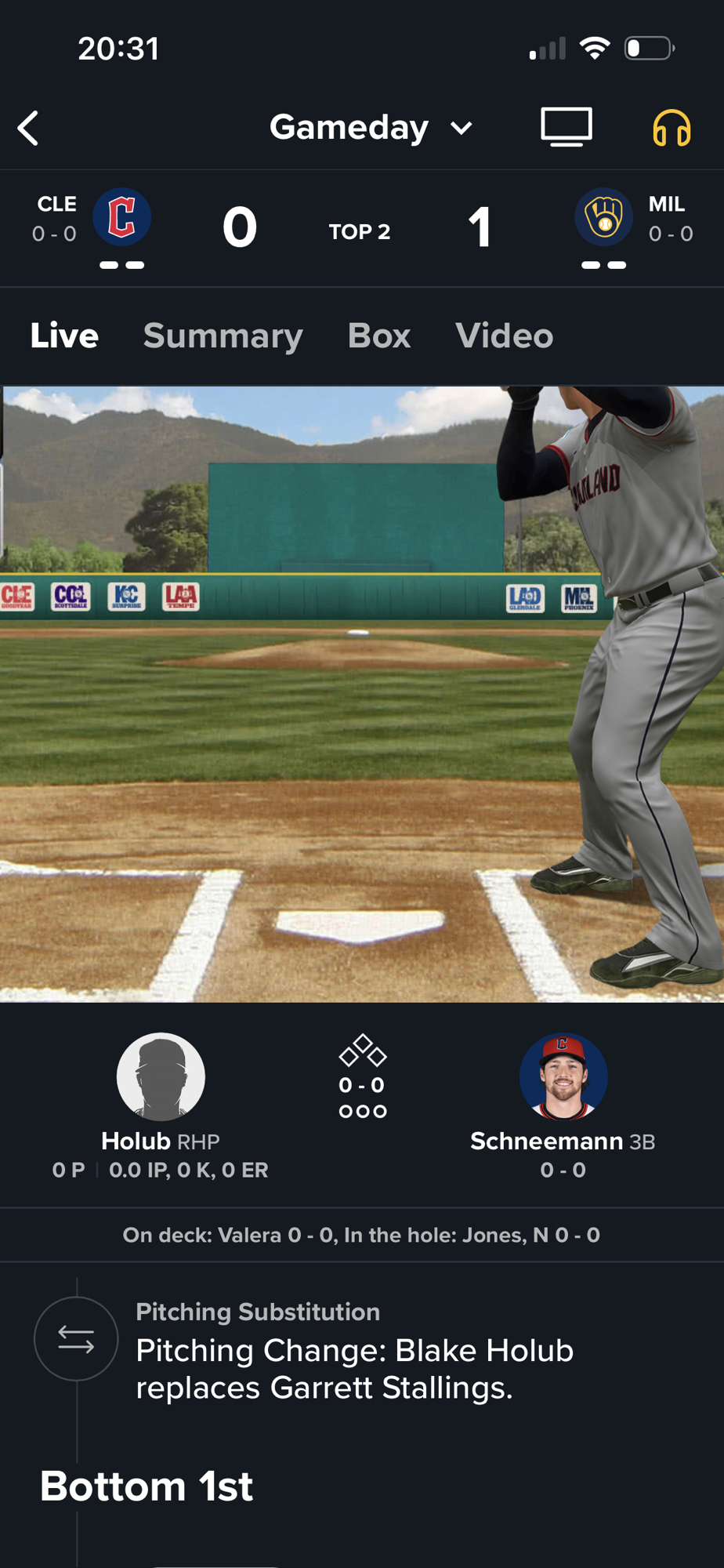Image resolution: width=724 pixels, height=1568 pixels.
Task: View batter Schneemann's profile photo
Action: [563, 1076]
